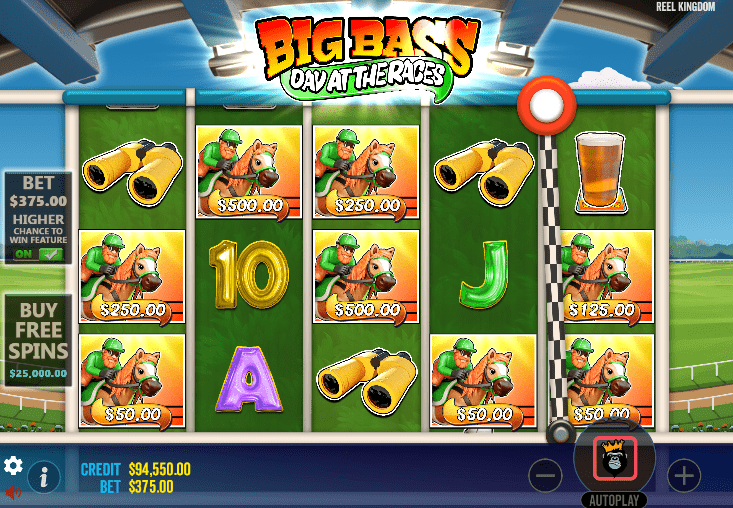
Task: Decrease the bet with the minus button
Action: [545, 476]
